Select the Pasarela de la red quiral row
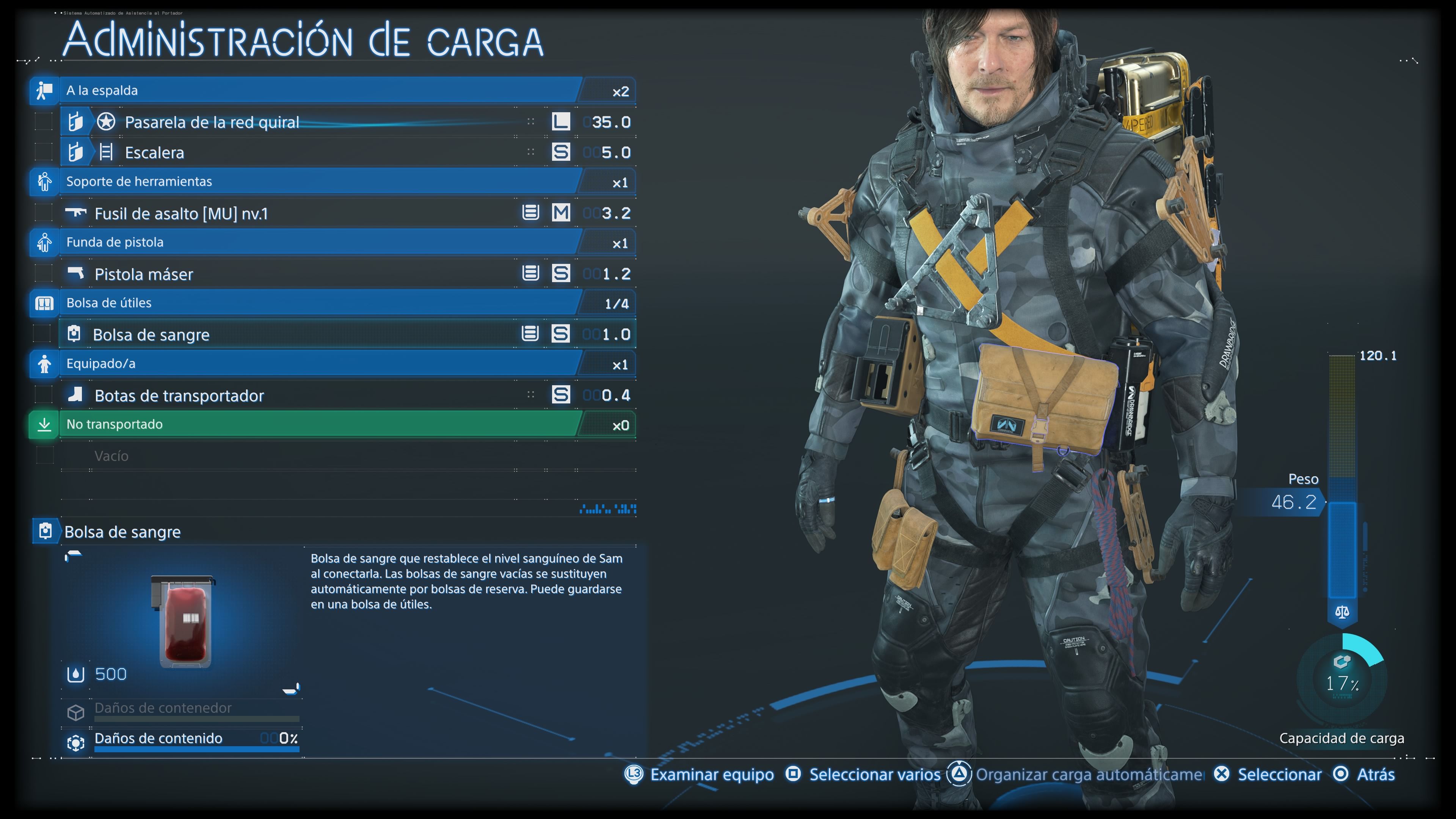This screenshot has height=819, width=1456. (x=317, y=122)
